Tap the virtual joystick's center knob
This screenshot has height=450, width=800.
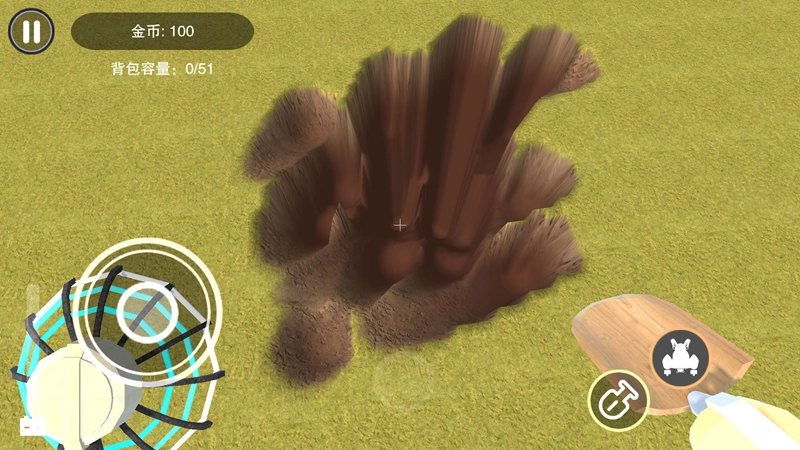147,311
